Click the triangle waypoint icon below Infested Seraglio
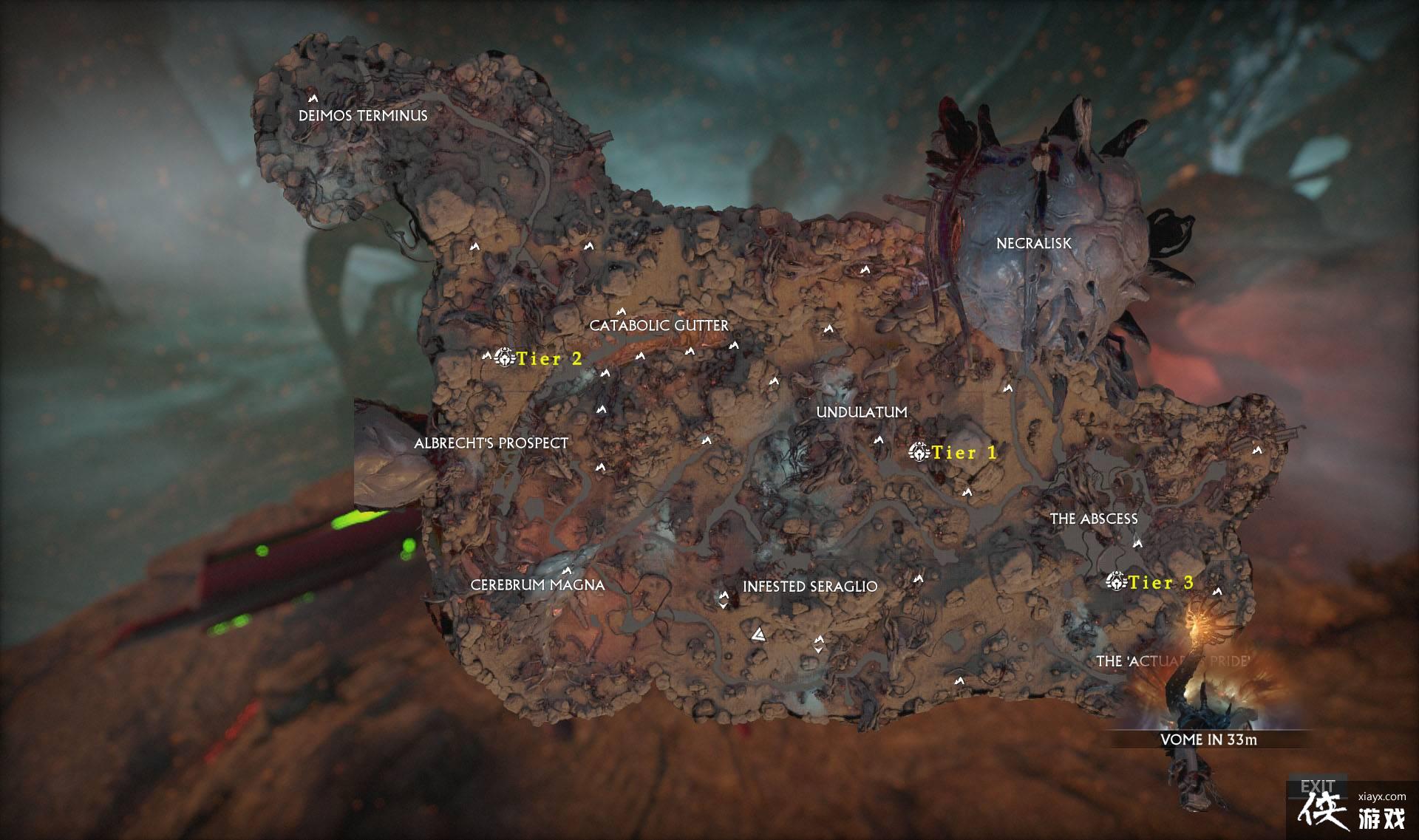This screenshot has width=1419, height=840. point(759,634)
